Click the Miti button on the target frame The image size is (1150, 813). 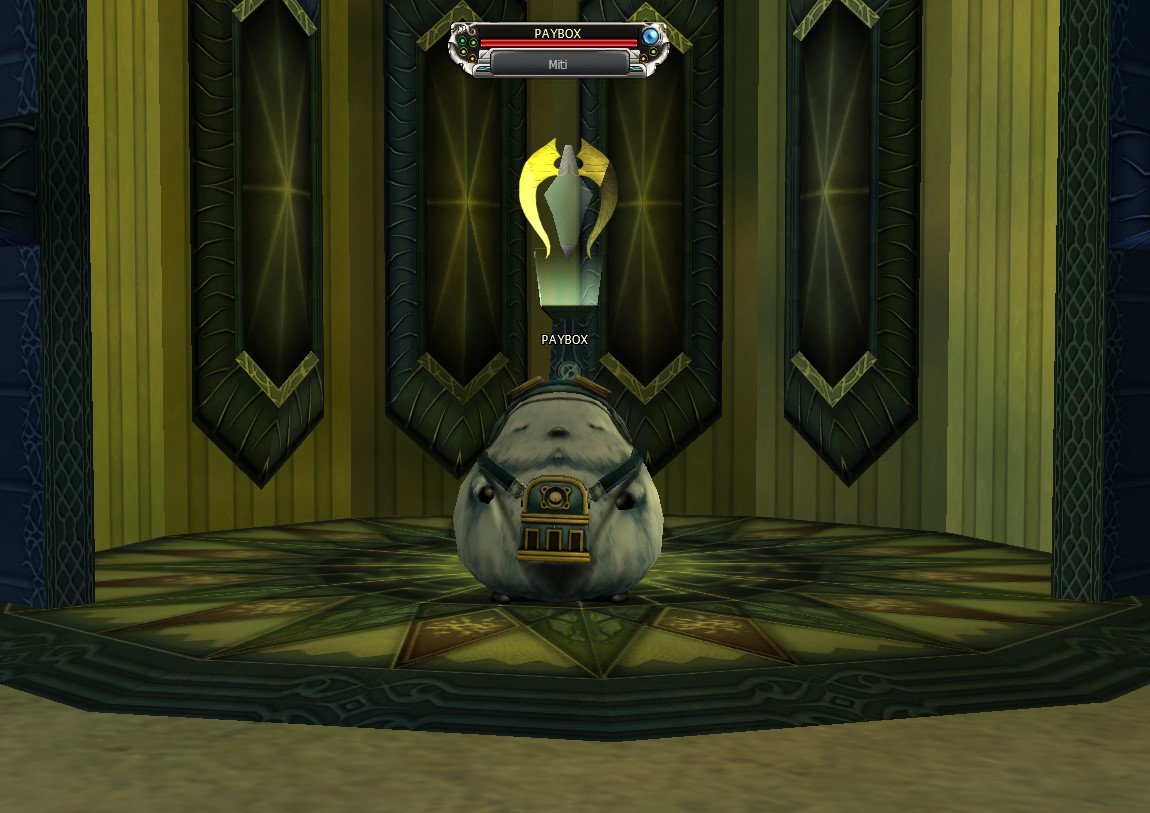click(559, 63)
